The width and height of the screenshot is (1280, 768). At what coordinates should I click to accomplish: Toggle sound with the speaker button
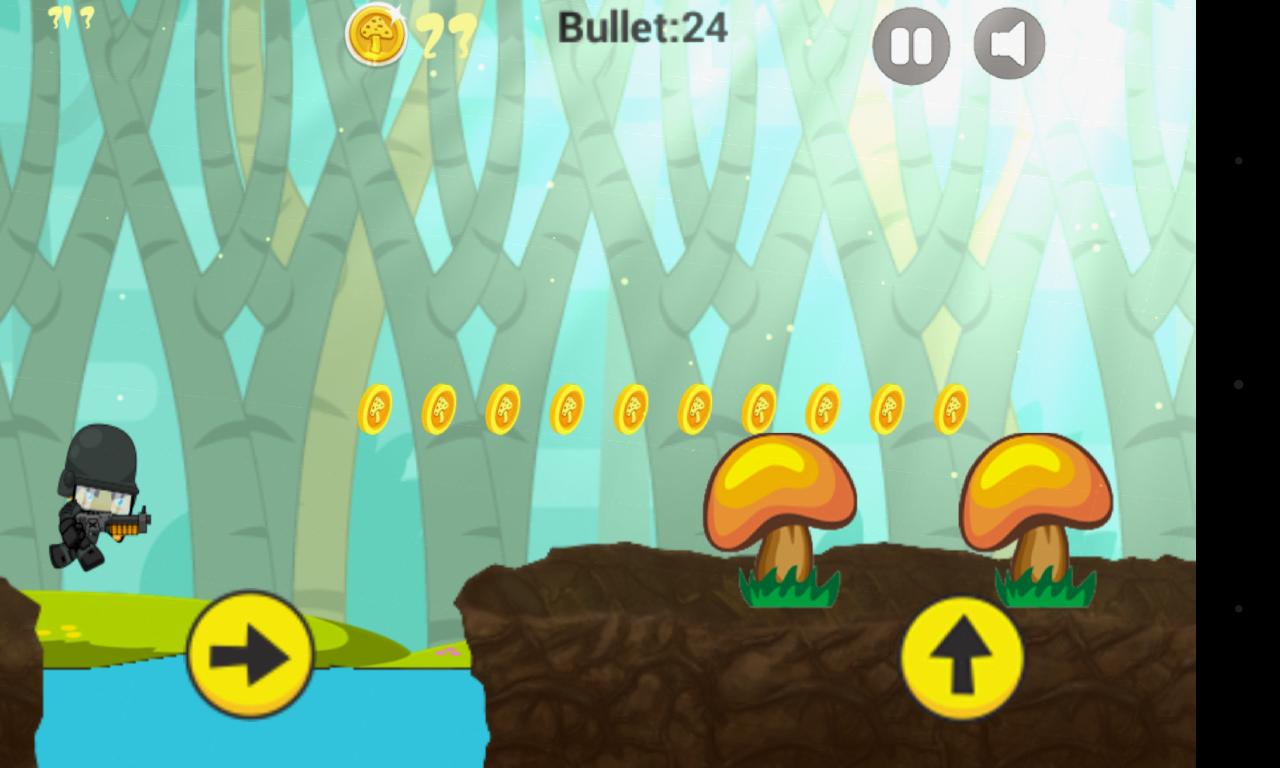(x=1009, y=44)
